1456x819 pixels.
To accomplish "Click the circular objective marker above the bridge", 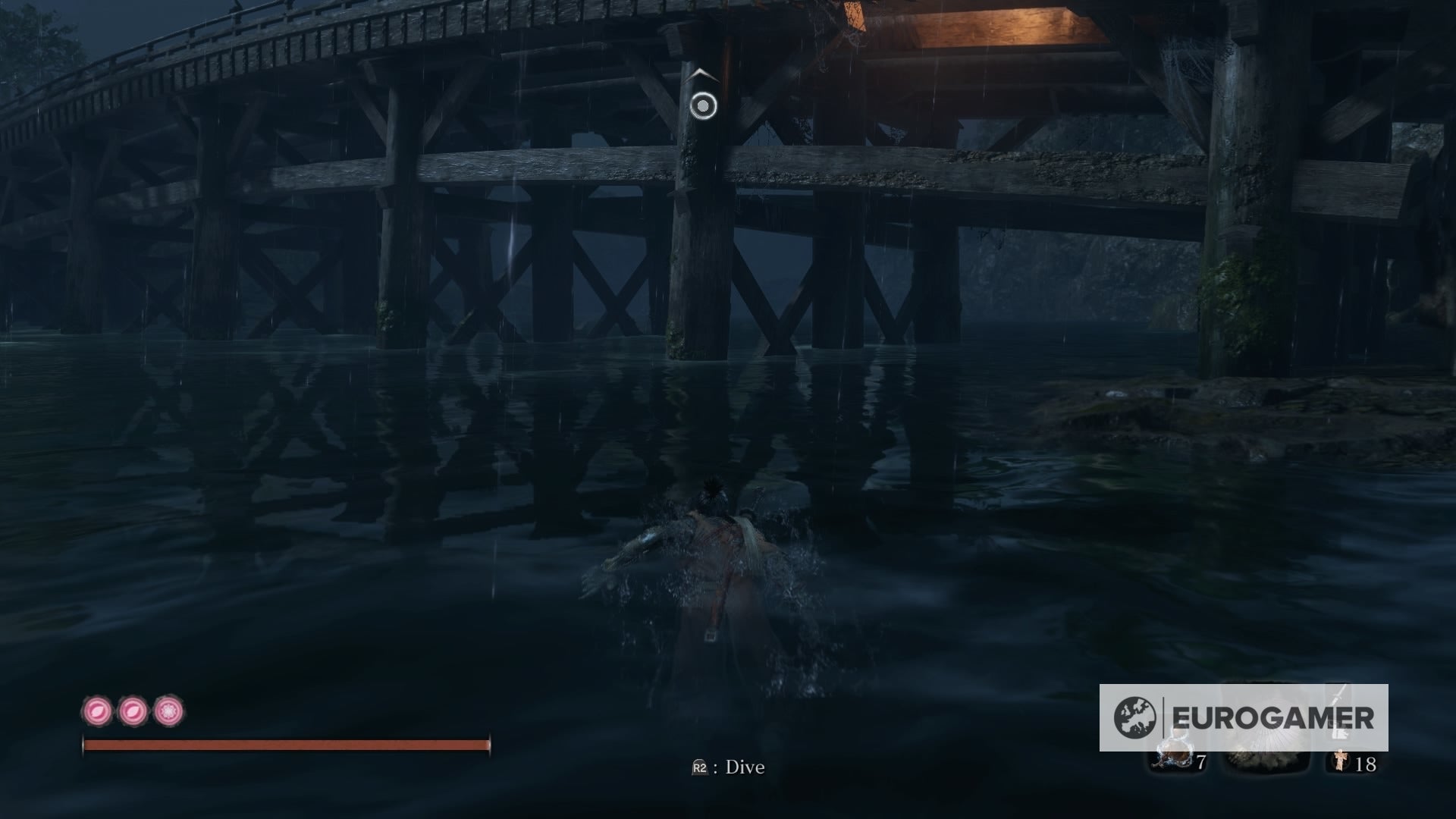I will 701,104.
